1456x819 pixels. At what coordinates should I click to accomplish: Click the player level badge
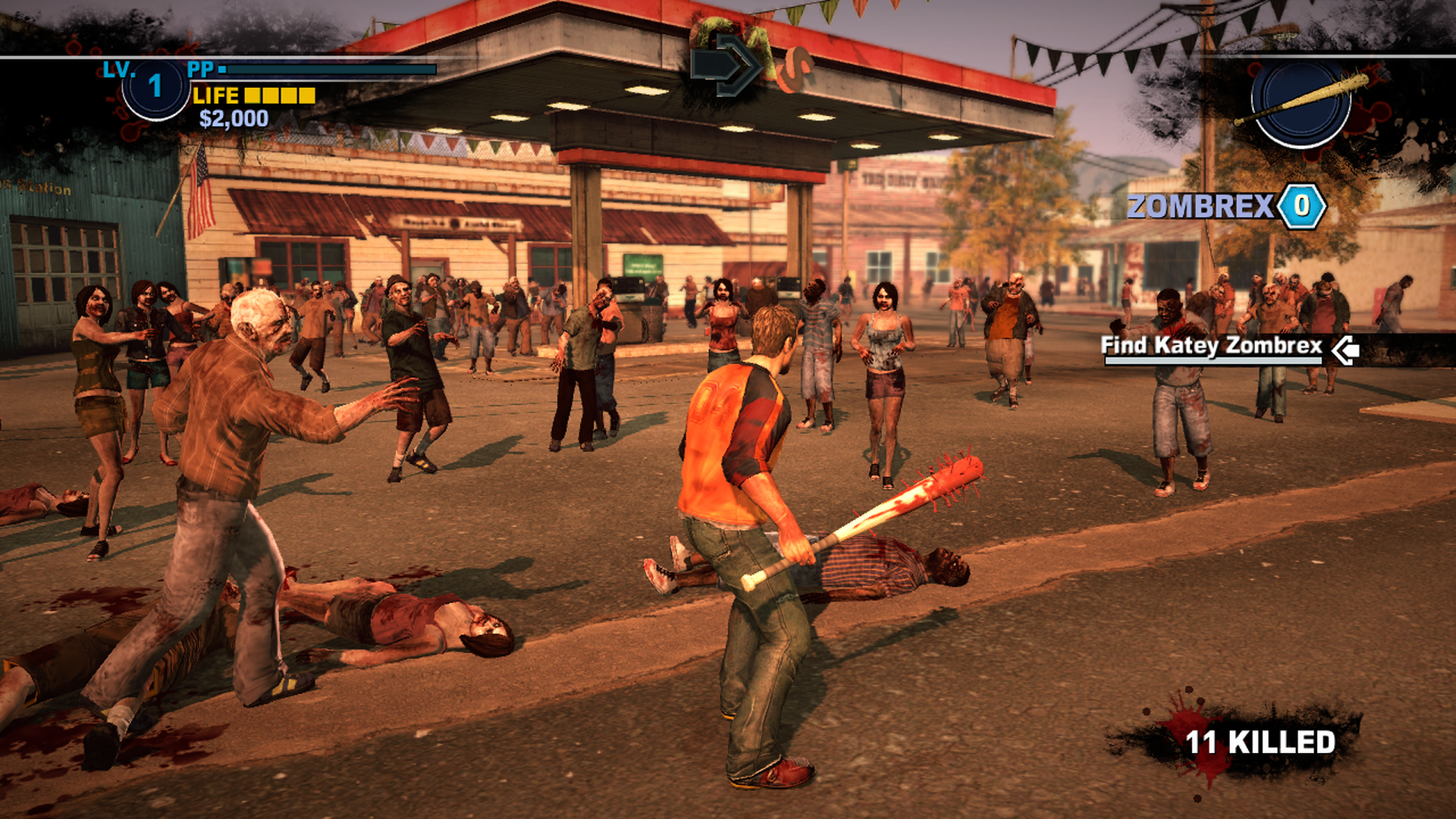tap(155, 86)
